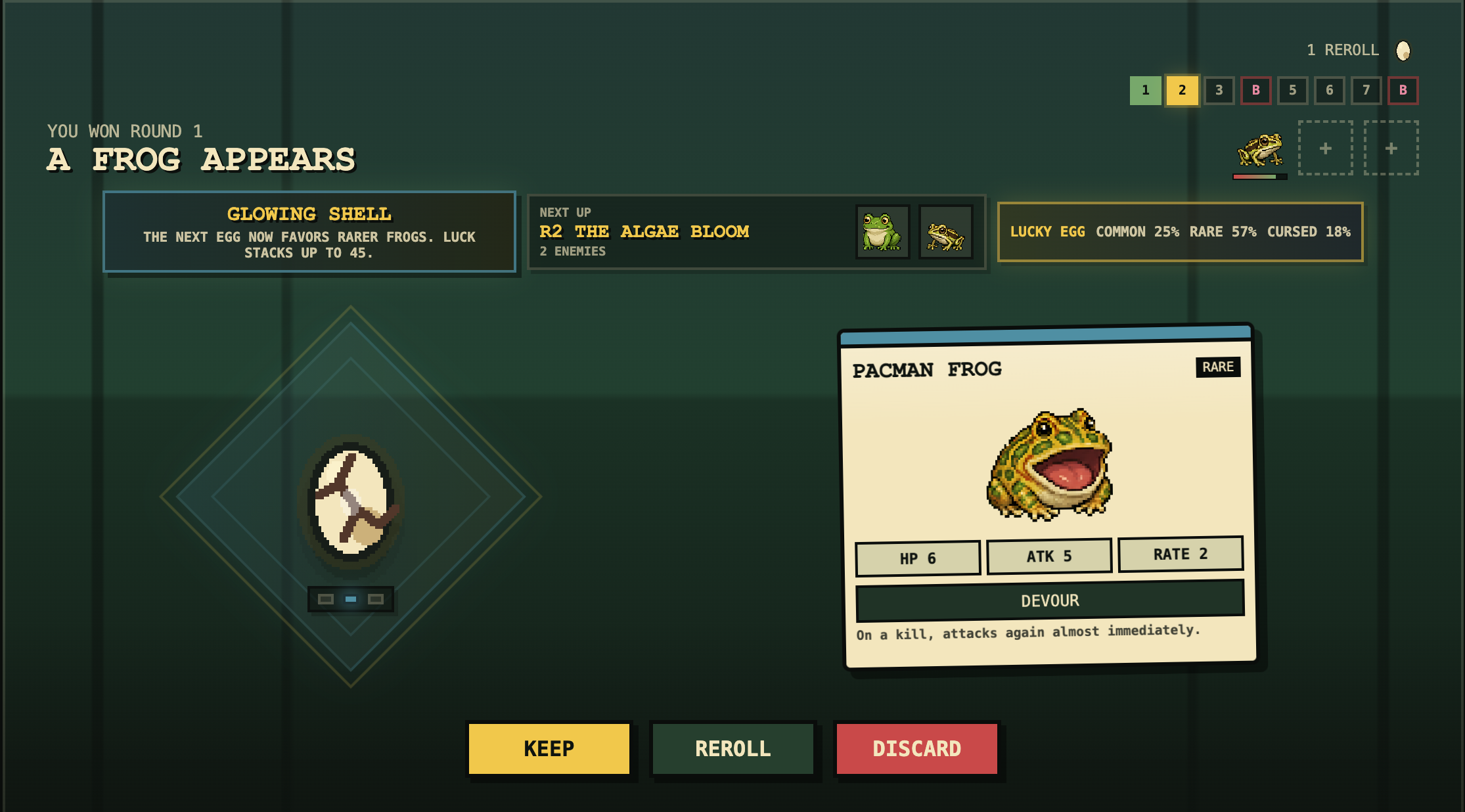The image size is (1465, 812).
Task: Select the round 7 stage marker
Action: click(x=1366, y=91)
